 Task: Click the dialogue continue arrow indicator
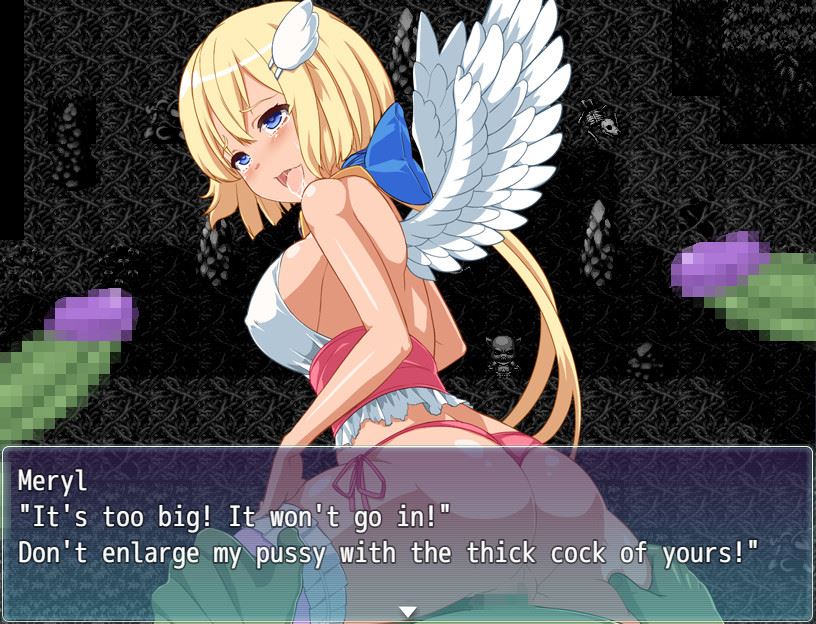coord(407,611)
